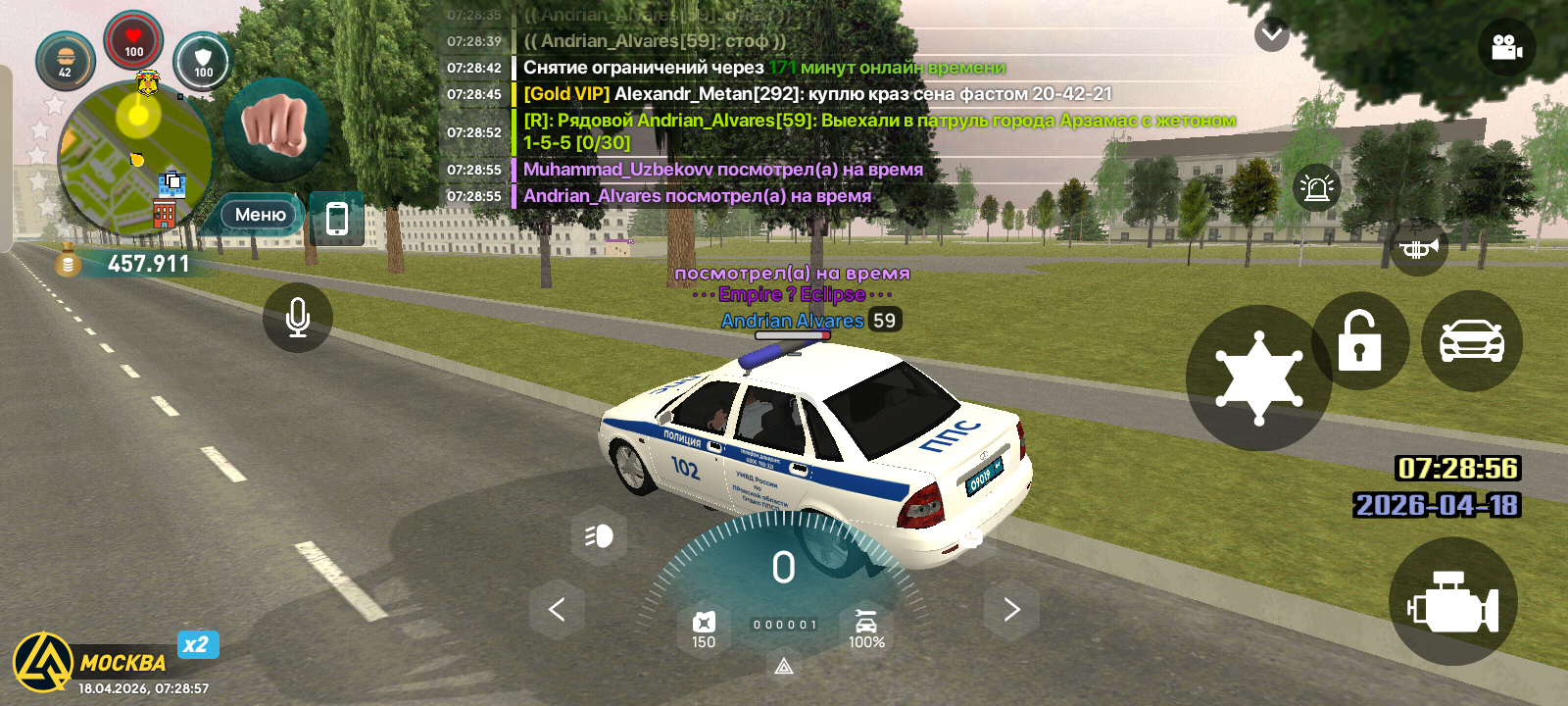Tap the car icon button
The height and width of the screenshot is (706, 1568).
[x=1471, y=341]
